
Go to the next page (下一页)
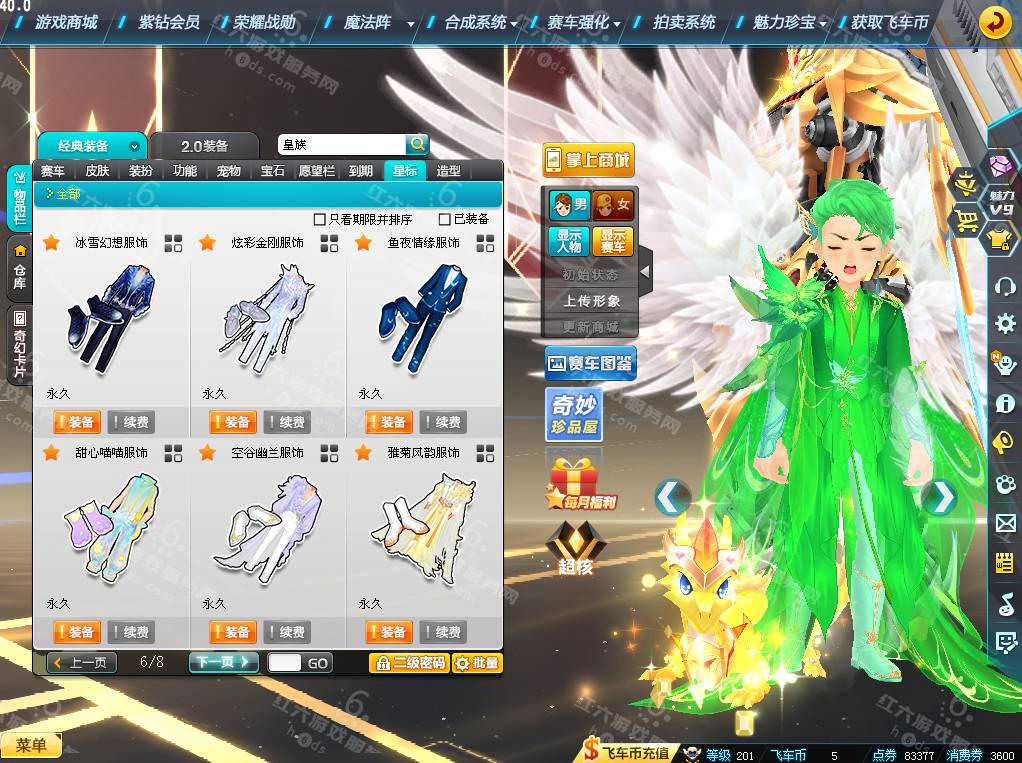(x=223, y=662)
